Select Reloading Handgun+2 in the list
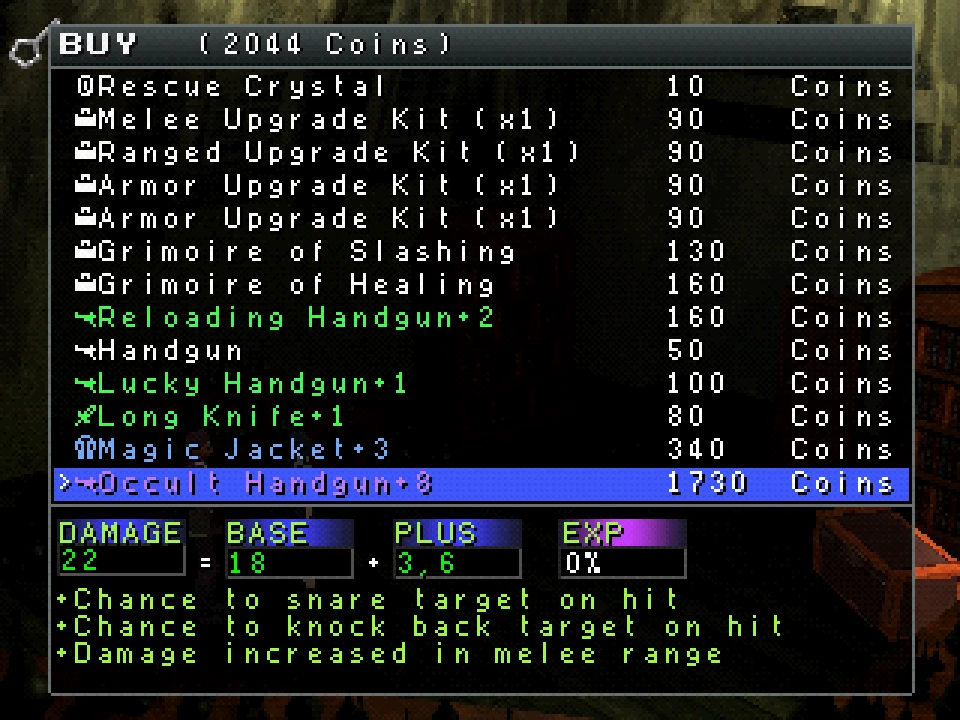This screenshot has height=720, width=960. [x=285, y=318]
